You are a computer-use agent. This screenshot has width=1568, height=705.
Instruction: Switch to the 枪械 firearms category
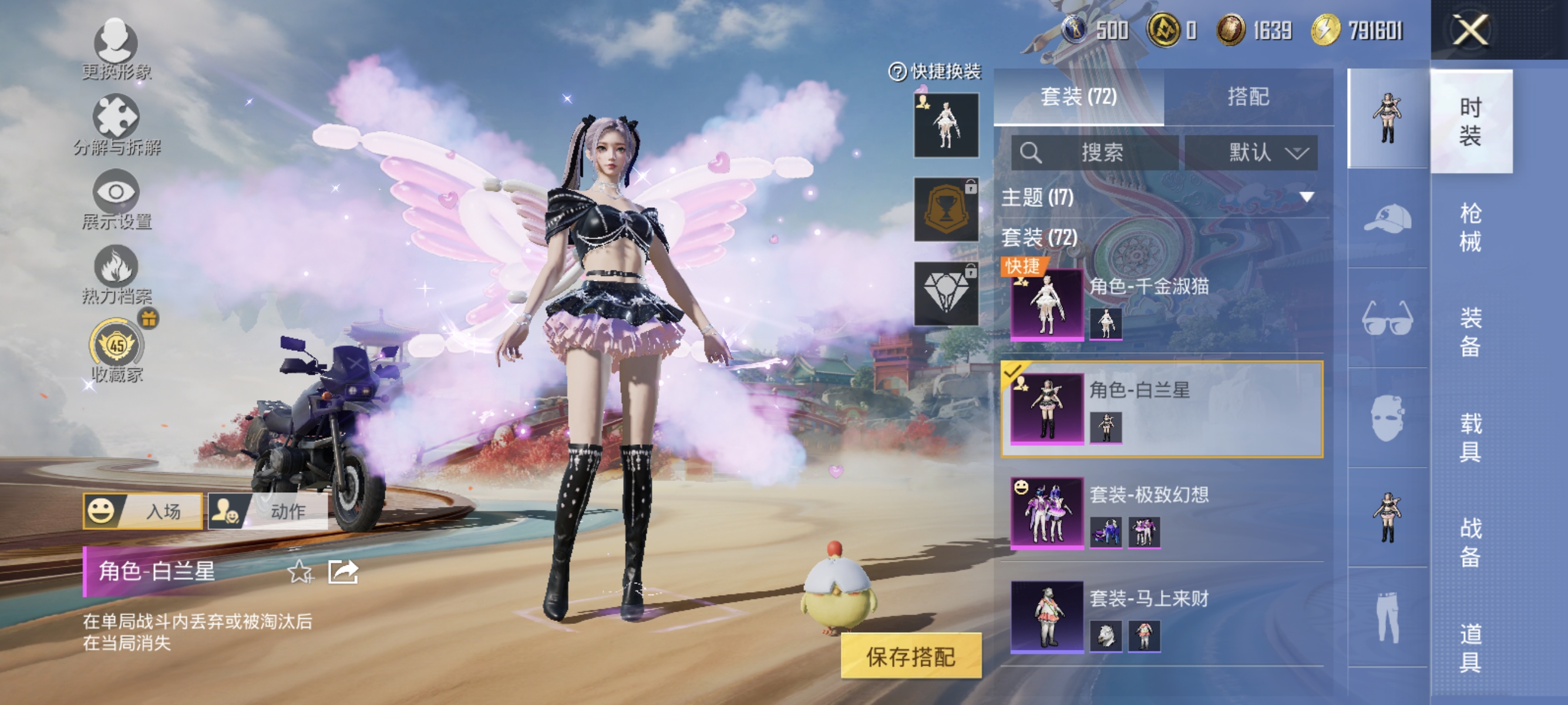pyautogui.click(x=1471, y=227)
